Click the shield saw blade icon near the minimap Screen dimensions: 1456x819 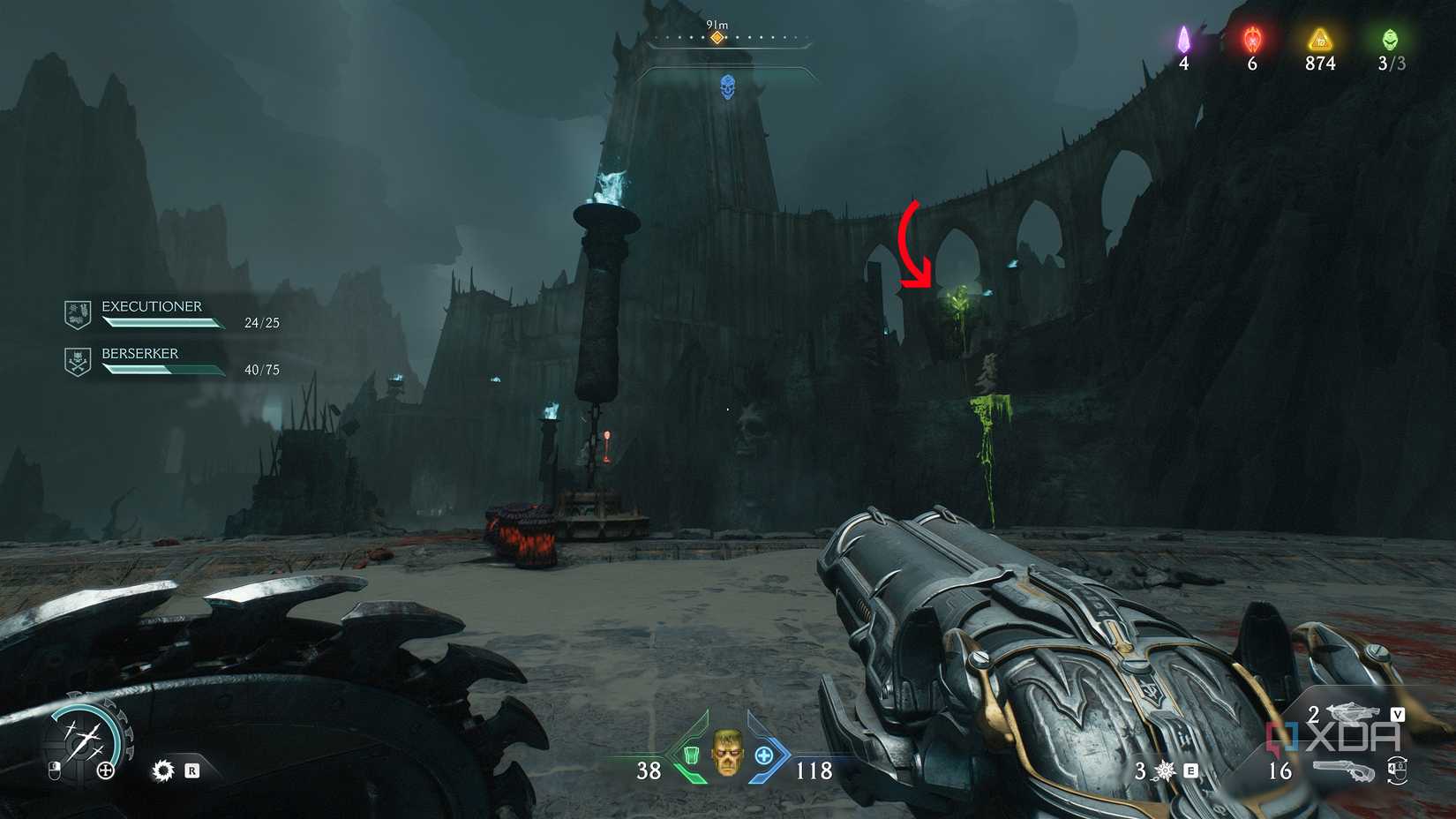[163, 770]
